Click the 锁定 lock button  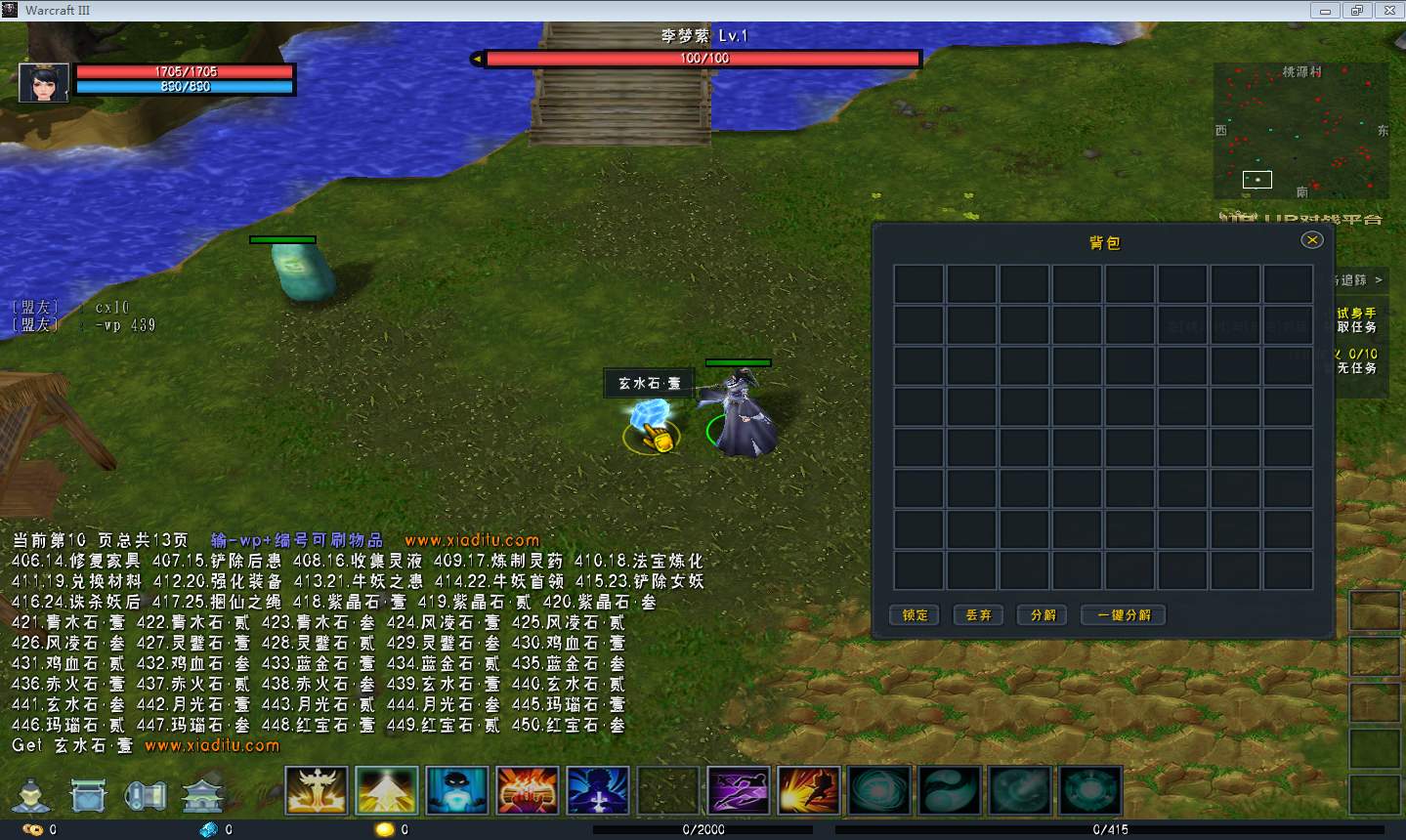[915, 615]
